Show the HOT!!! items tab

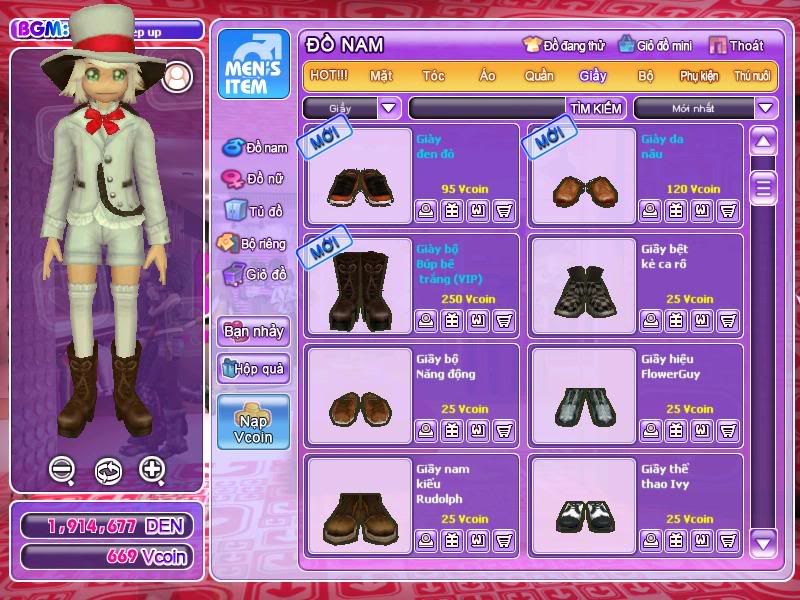tap(329, 76)
